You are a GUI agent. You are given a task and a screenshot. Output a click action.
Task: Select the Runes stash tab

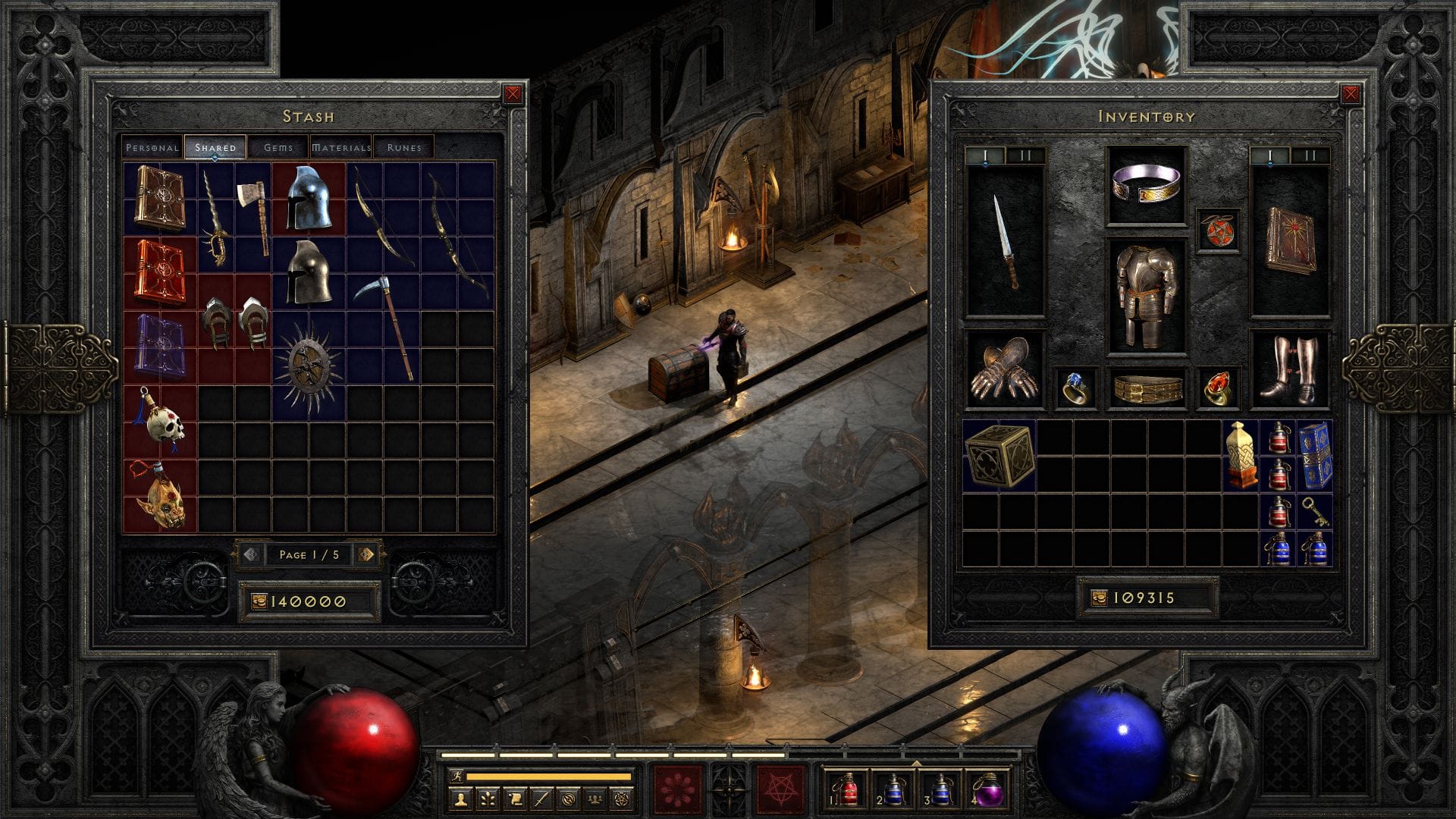(403, 148)
